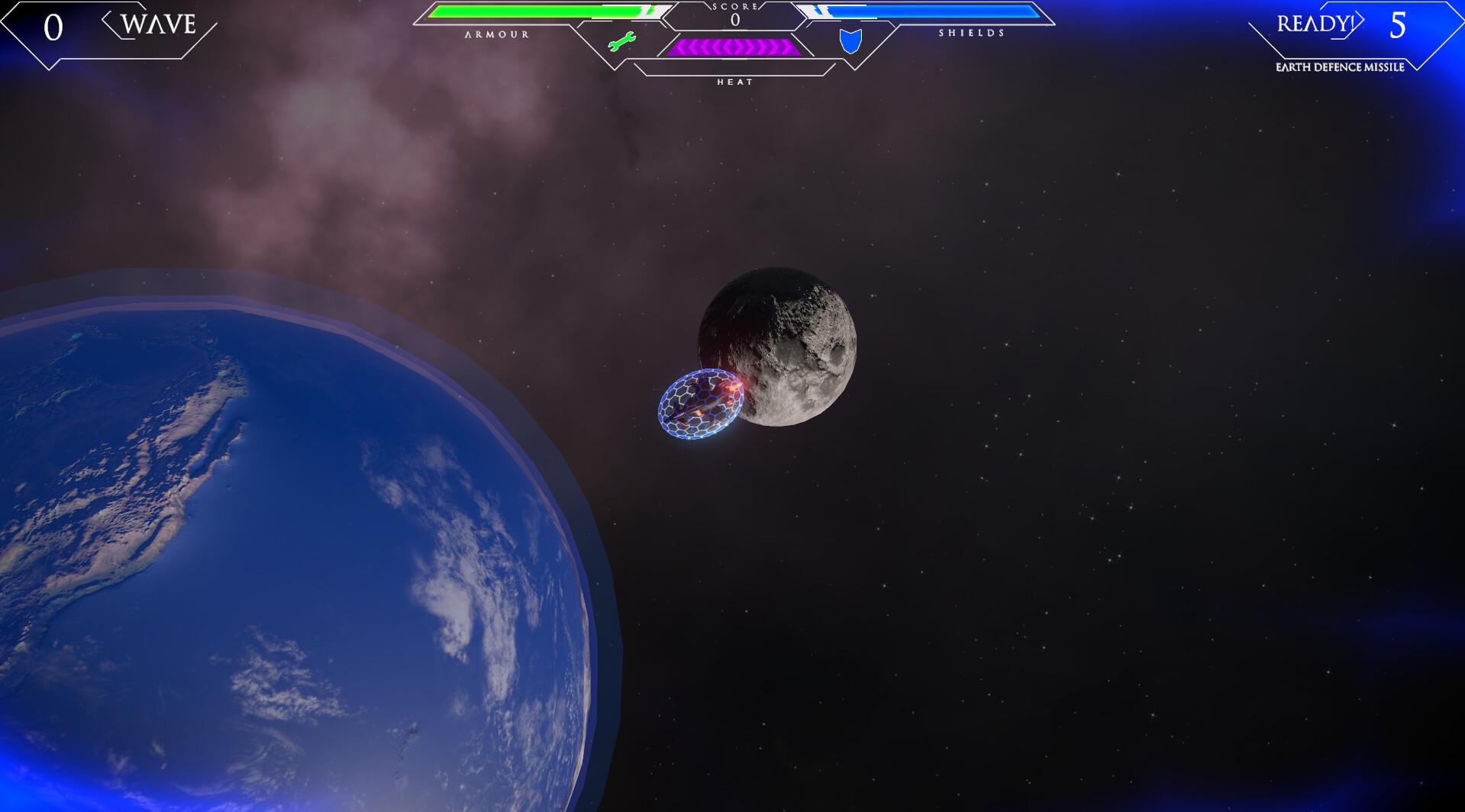The image size is (1465, 812).
Task: Click the green wrench repair icon
Action: (x=621, y=42)
